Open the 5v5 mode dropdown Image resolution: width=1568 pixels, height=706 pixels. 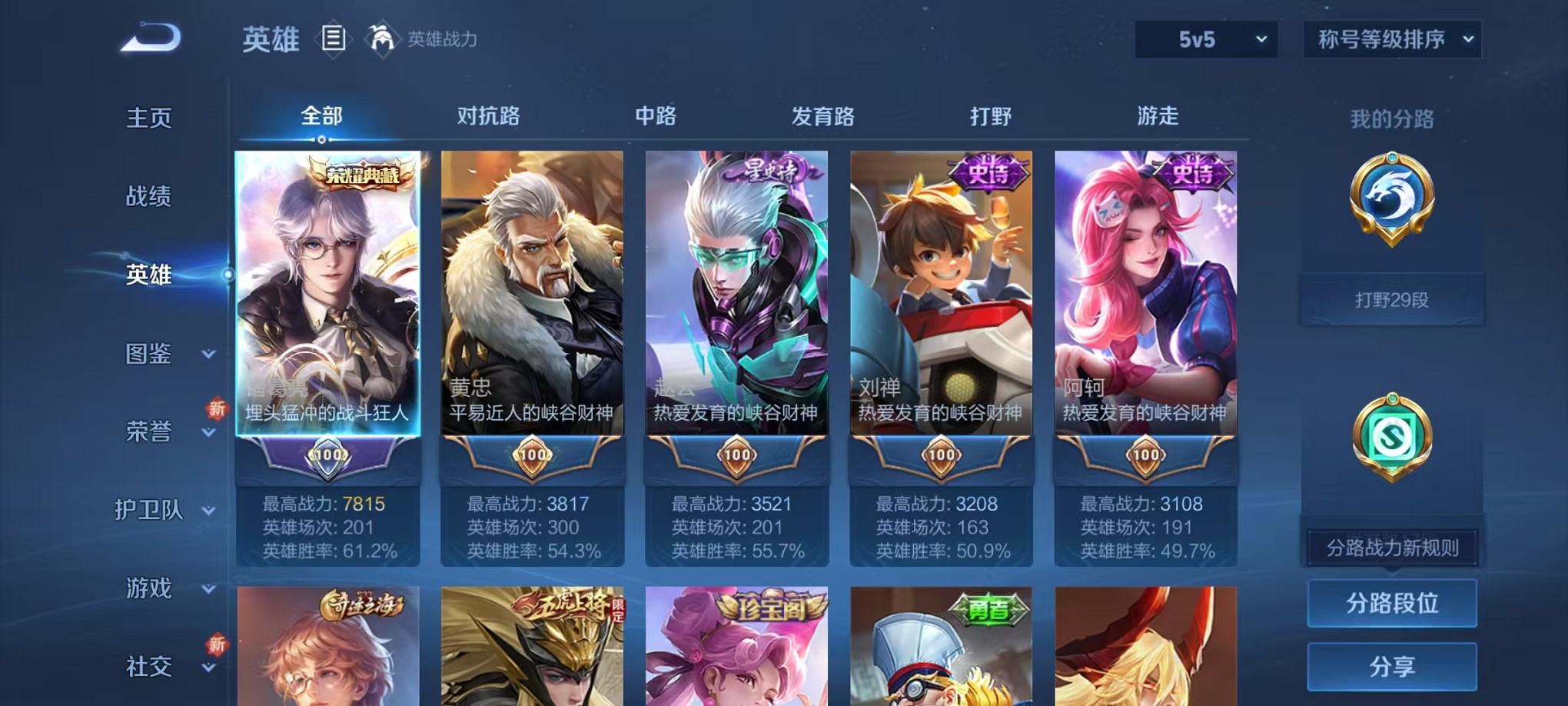[x=1204, y=38]
